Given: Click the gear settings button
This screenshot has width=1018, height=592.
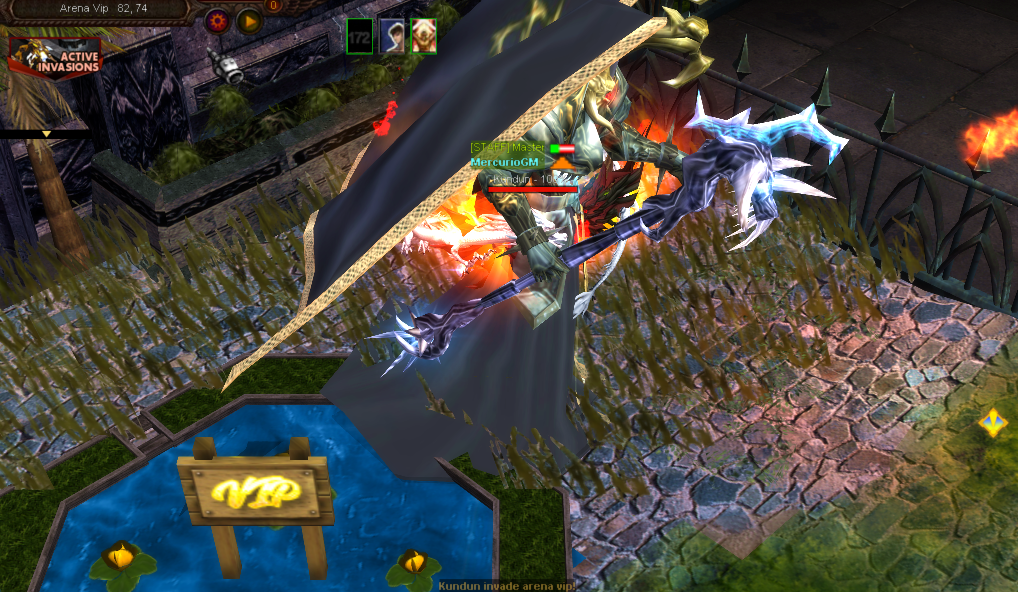Looking at the screenshot, I should coord(217,21).
